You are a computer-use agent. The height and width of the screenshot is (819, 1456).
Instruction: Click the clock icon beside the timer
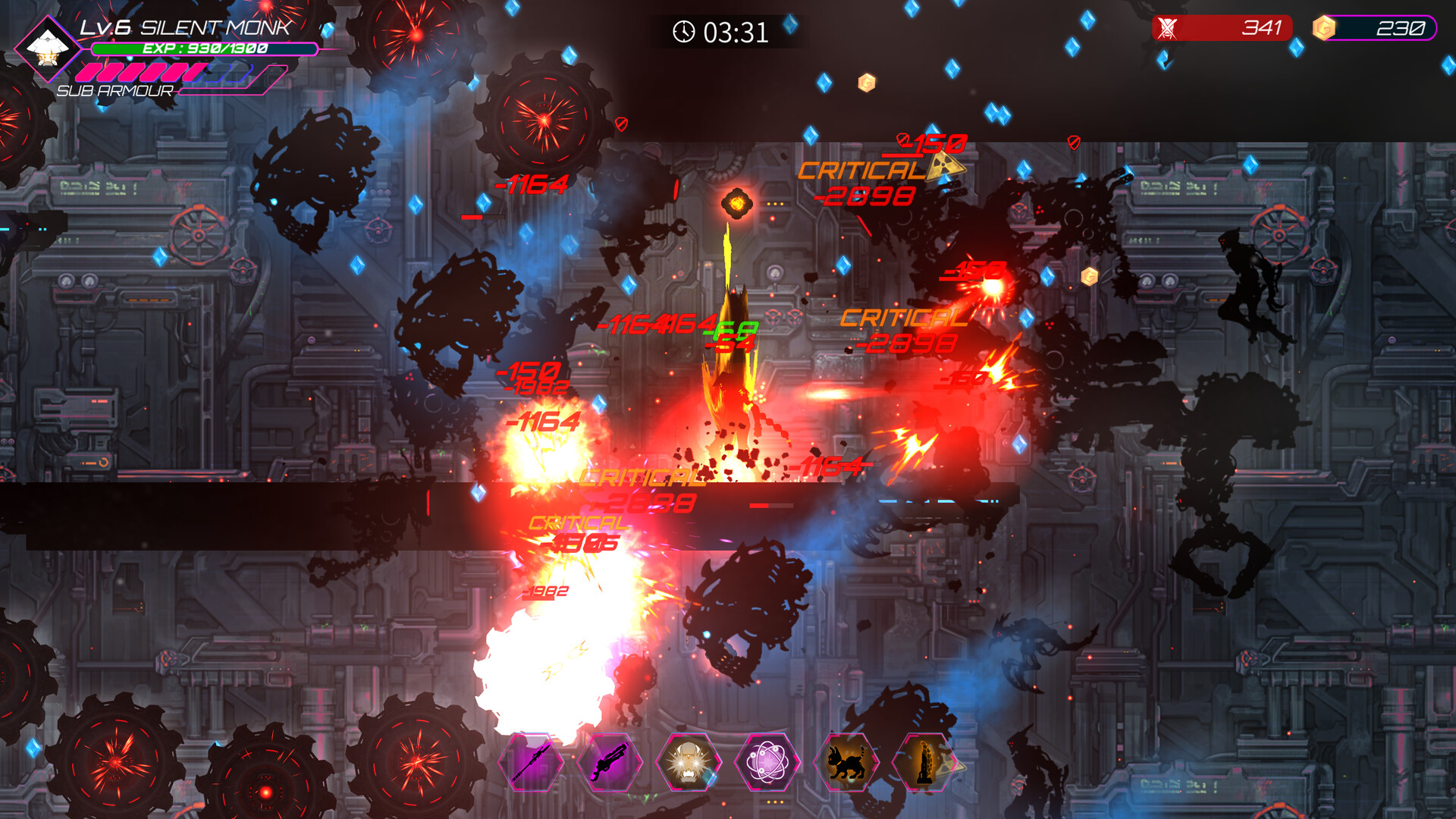click(x=683, y=33)
